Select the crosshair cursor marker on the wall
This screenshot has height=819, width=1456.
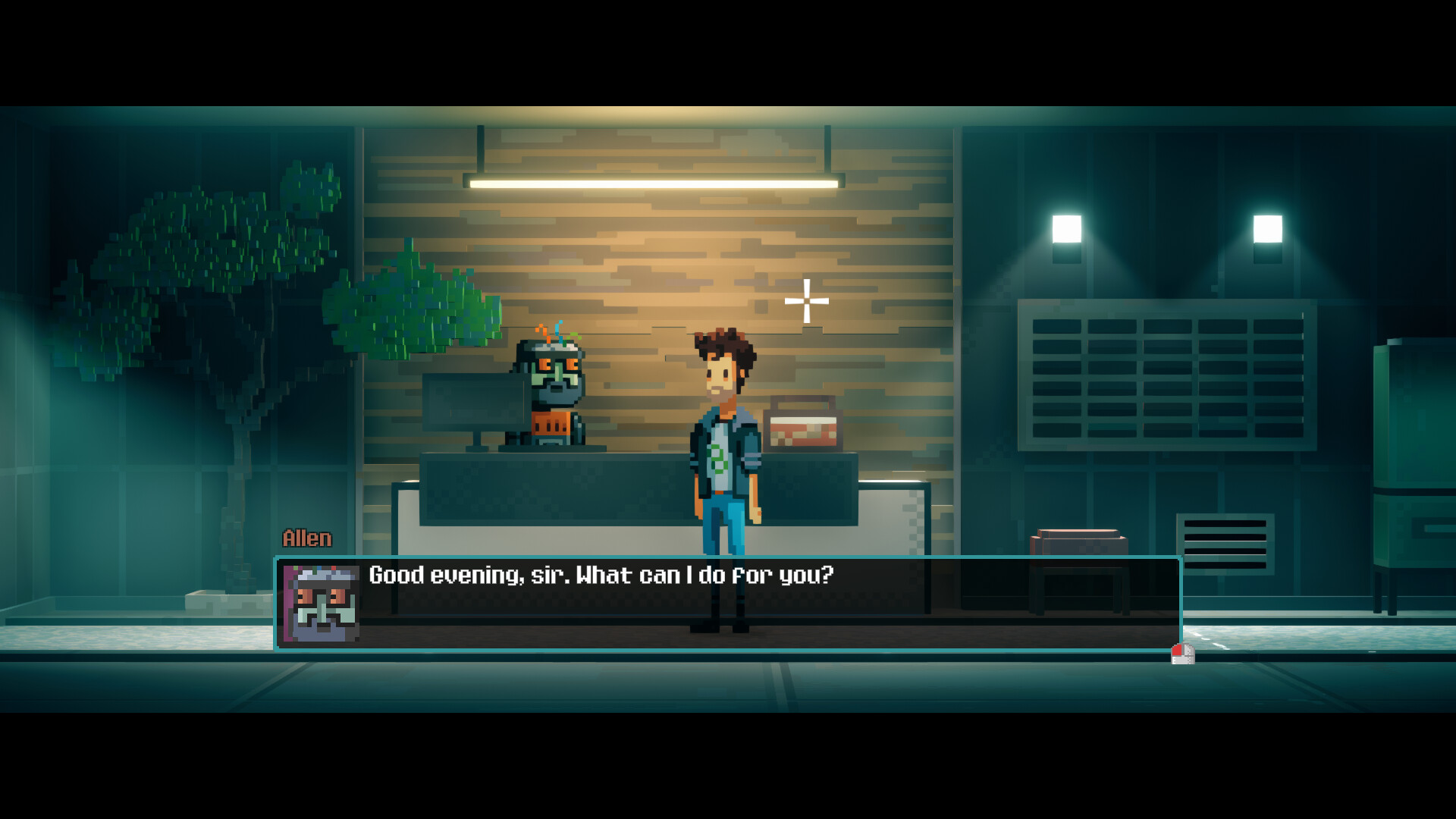coord(806,302)
